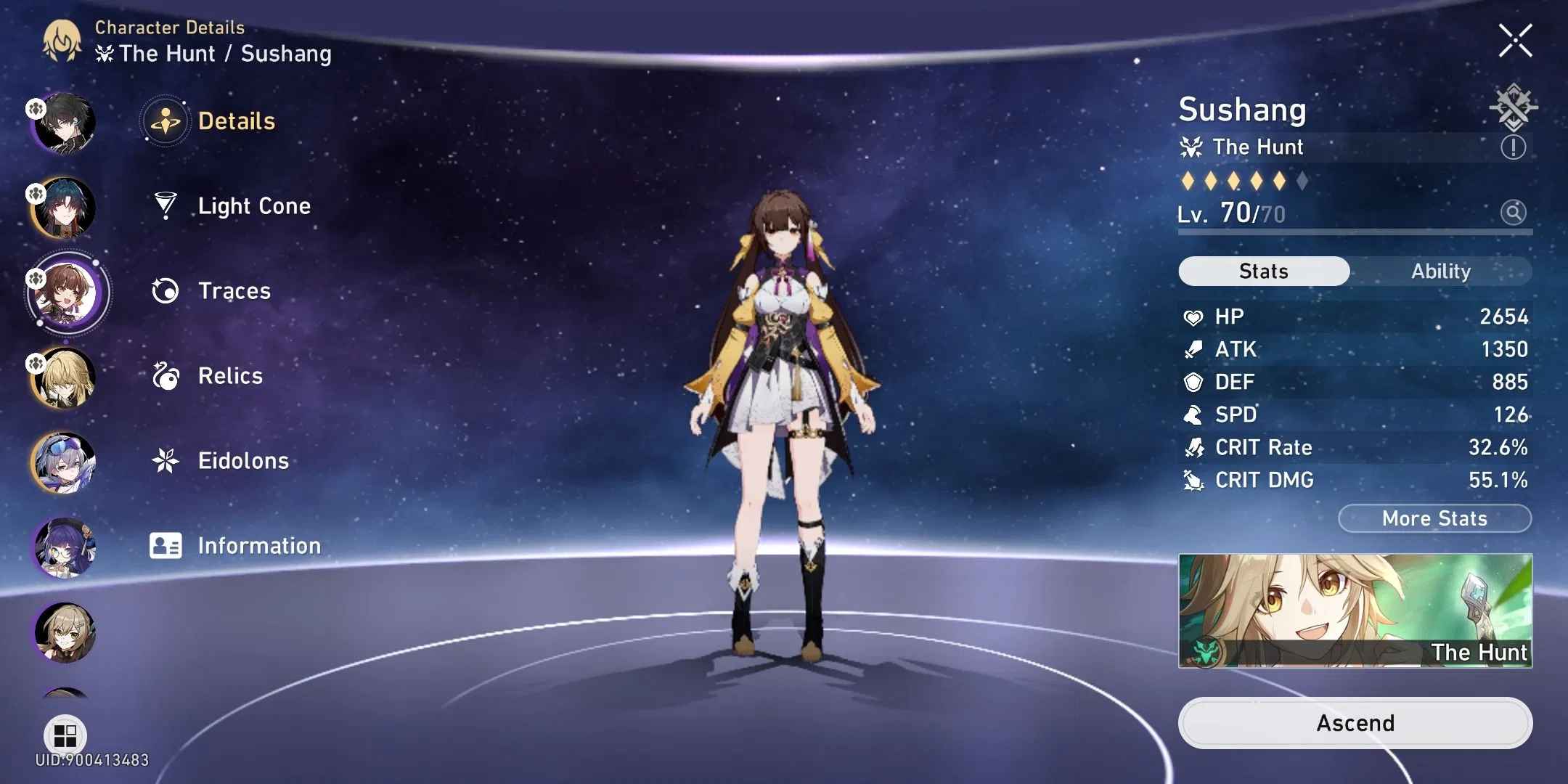
Task: Open the More Stats panel
Action: click(x=1434, y=518)
